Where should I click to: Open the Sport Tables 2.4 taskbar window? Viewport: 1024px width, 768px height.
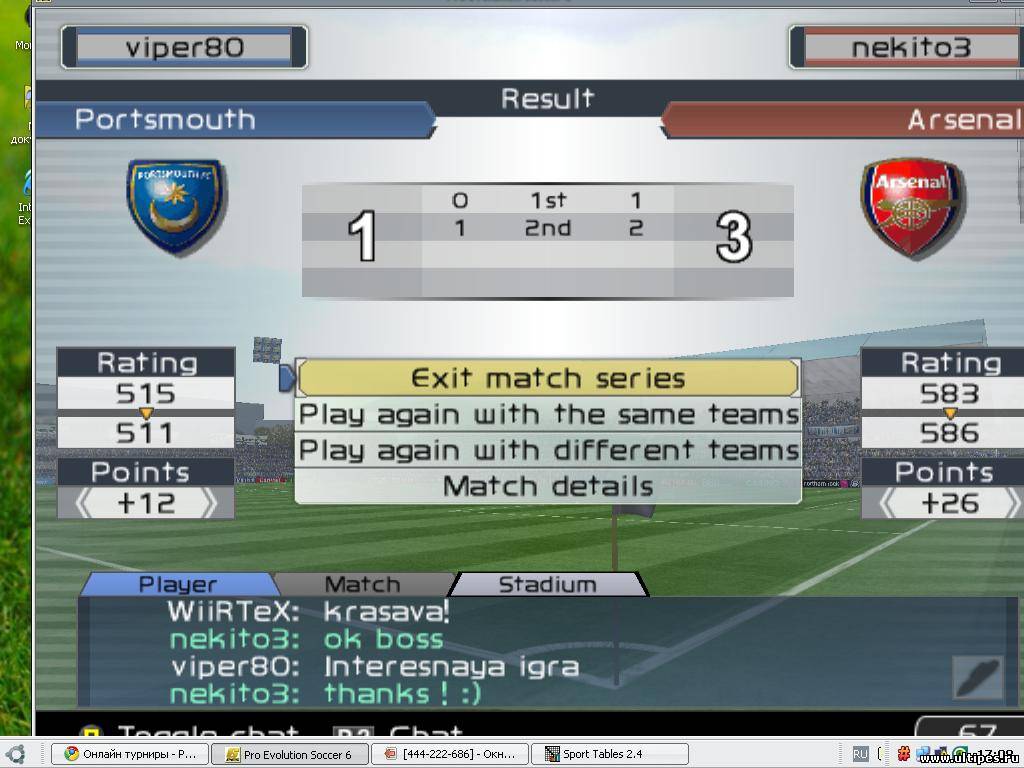(x=608, y=754)
